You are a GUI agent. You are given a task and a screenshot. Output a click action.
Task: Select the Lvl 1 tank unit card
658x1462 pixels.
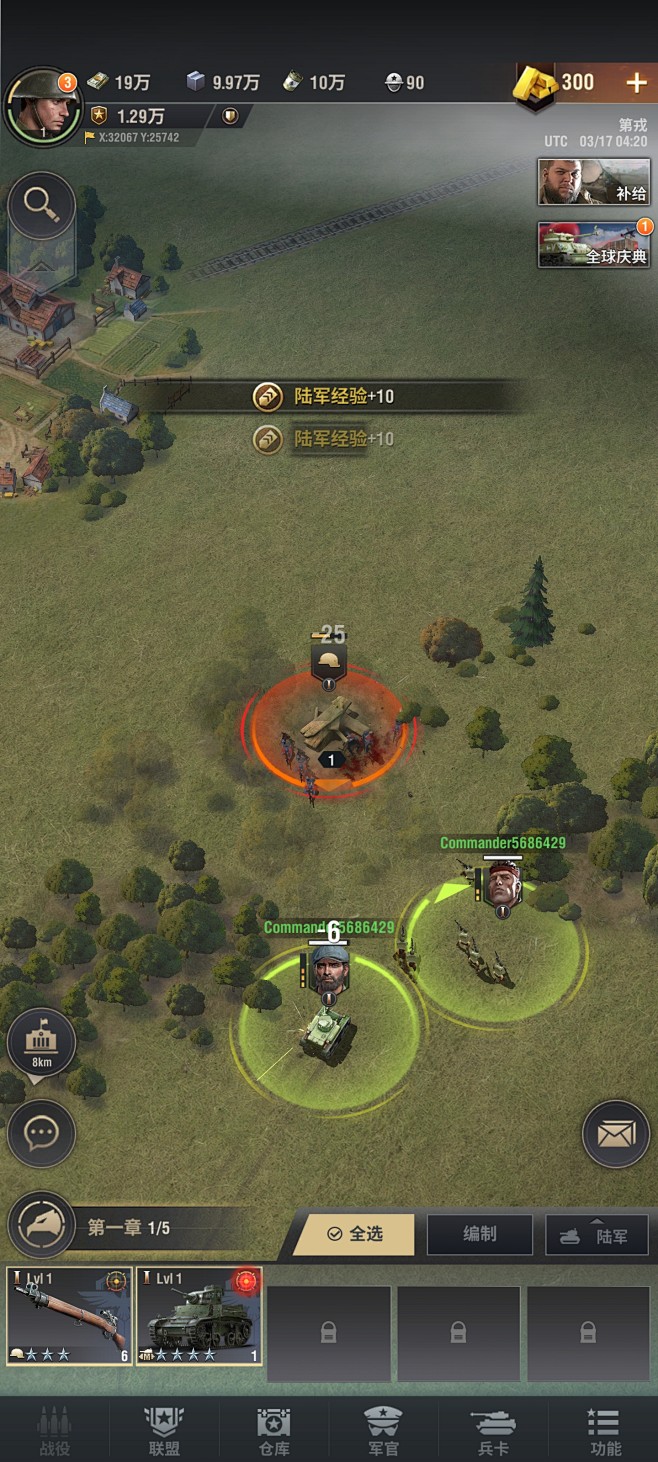coord(199,1316)
